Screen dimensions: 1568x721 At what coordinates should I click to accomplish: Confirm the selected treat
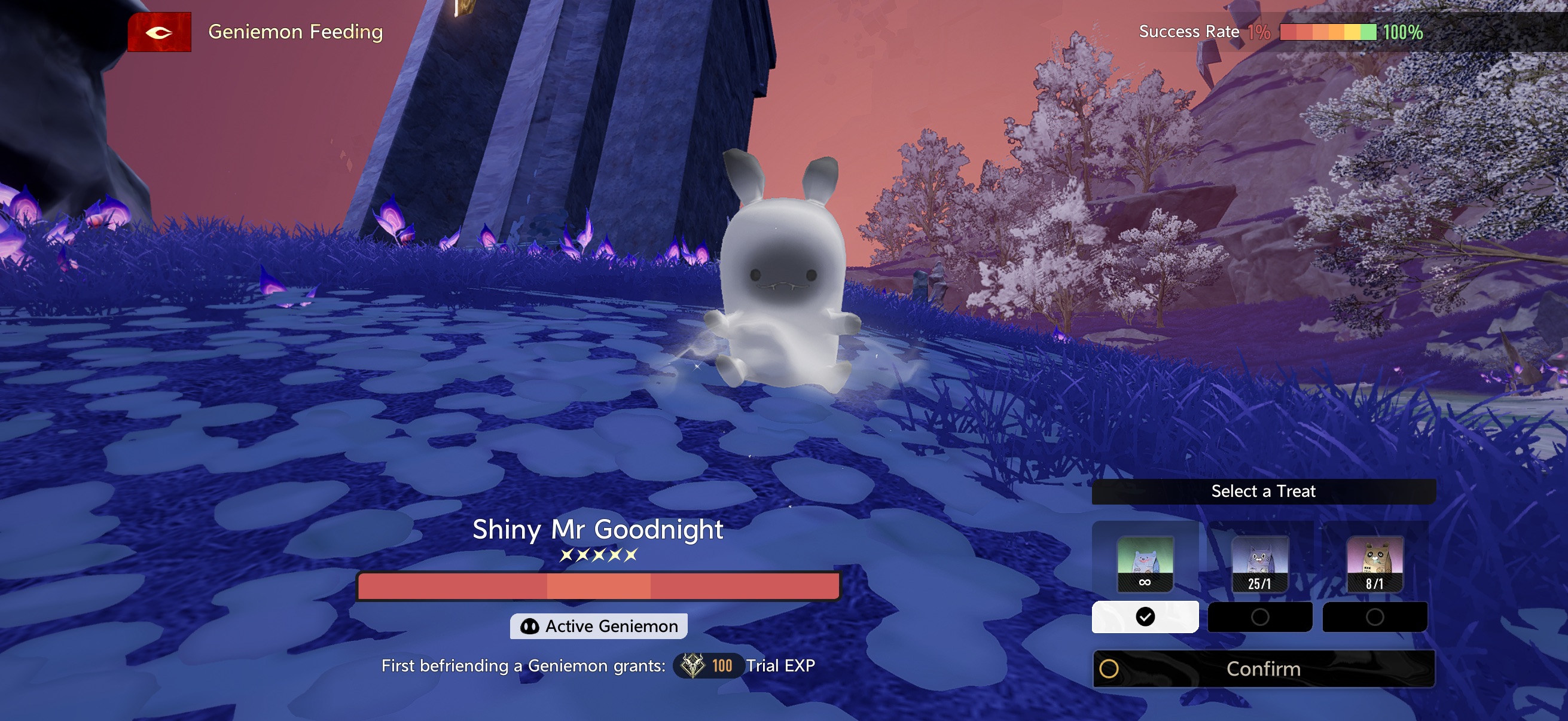pos(1263,668)
